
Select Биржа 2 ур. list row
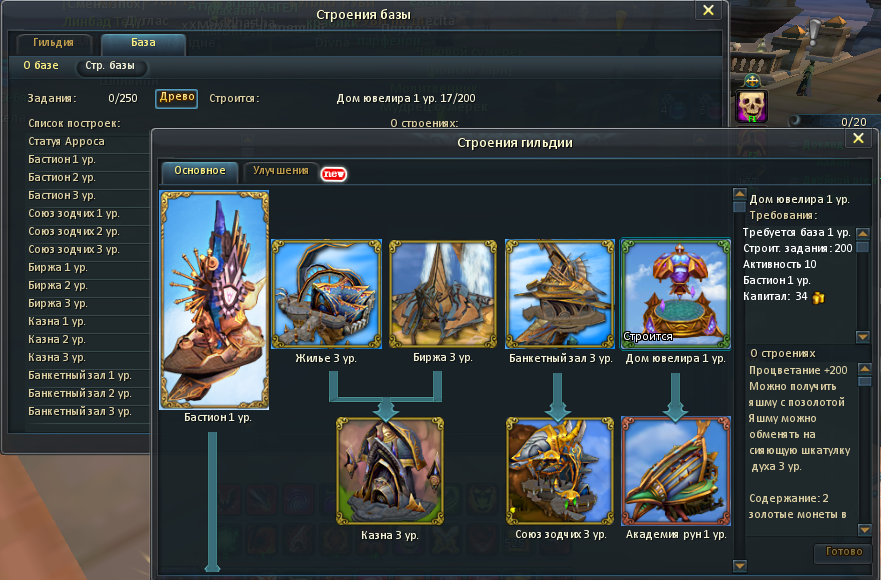59,285
